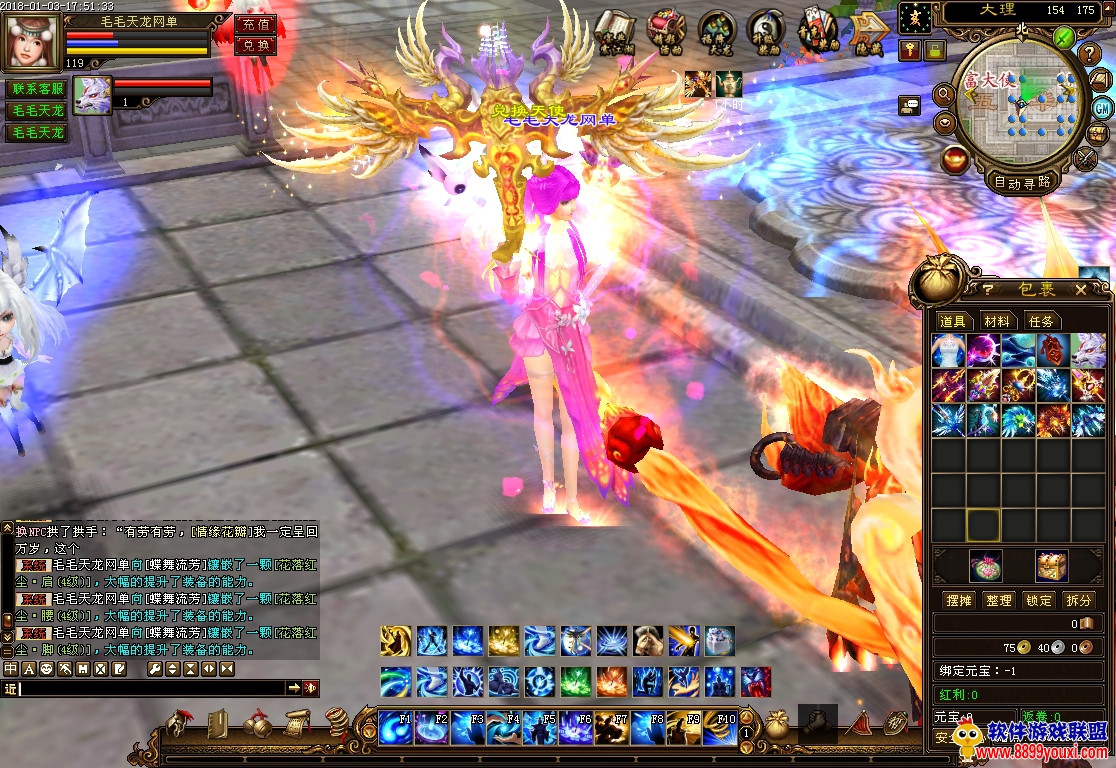This screenshot has width=1116, height=768.
Task: Open the treasure chest icon in inventory panel
Action: pyautogui.click(x=1051, y=566)
